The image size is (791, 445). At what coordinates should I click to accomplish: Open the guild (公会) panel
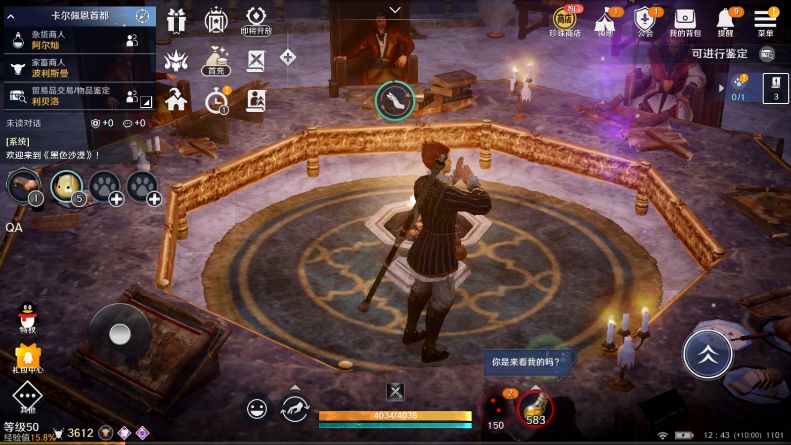coord(644,20)
